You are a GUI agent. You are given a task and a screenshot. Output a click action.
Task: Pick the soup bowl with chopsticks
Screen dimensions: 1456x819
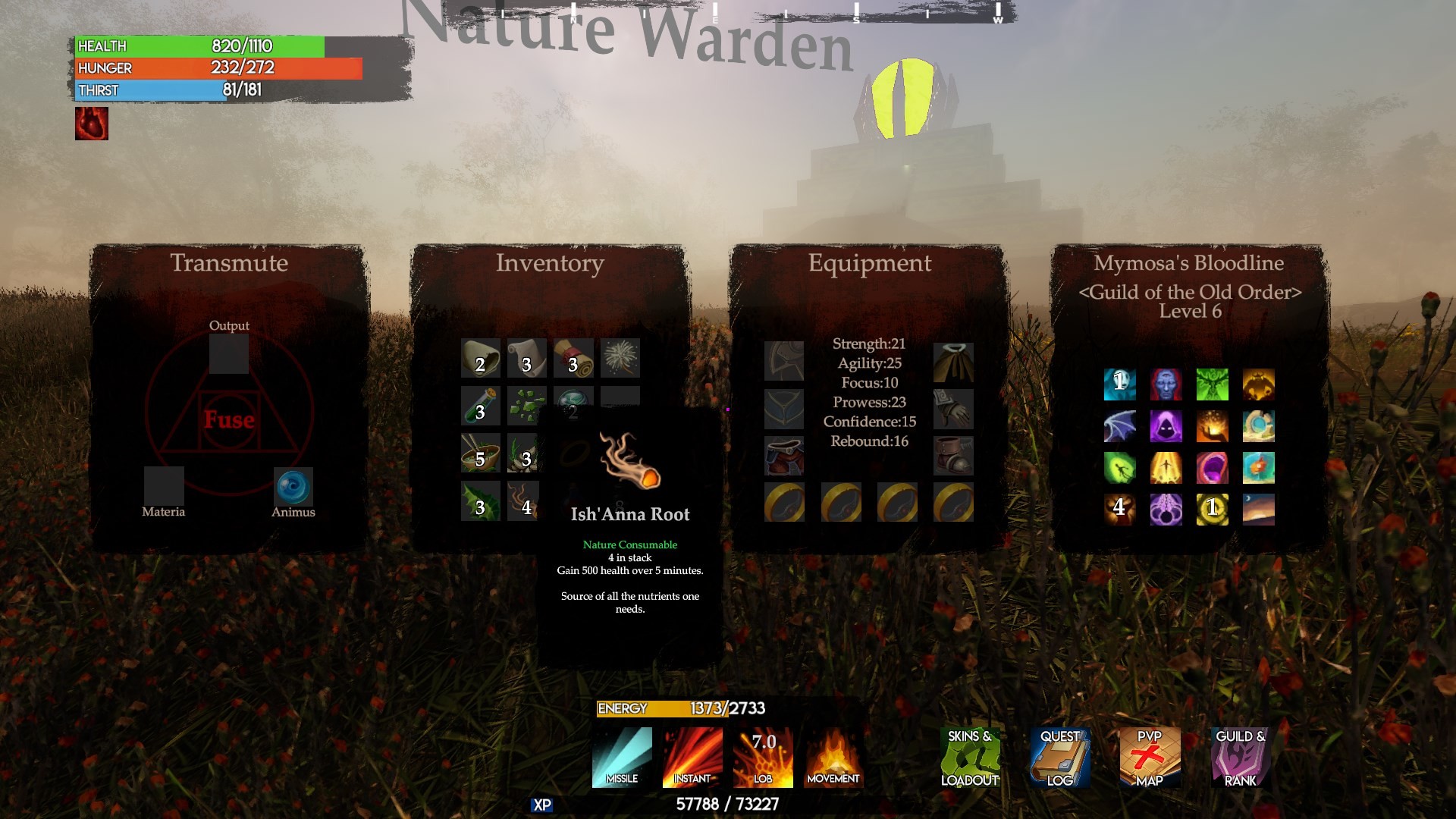tap(481, 453)
